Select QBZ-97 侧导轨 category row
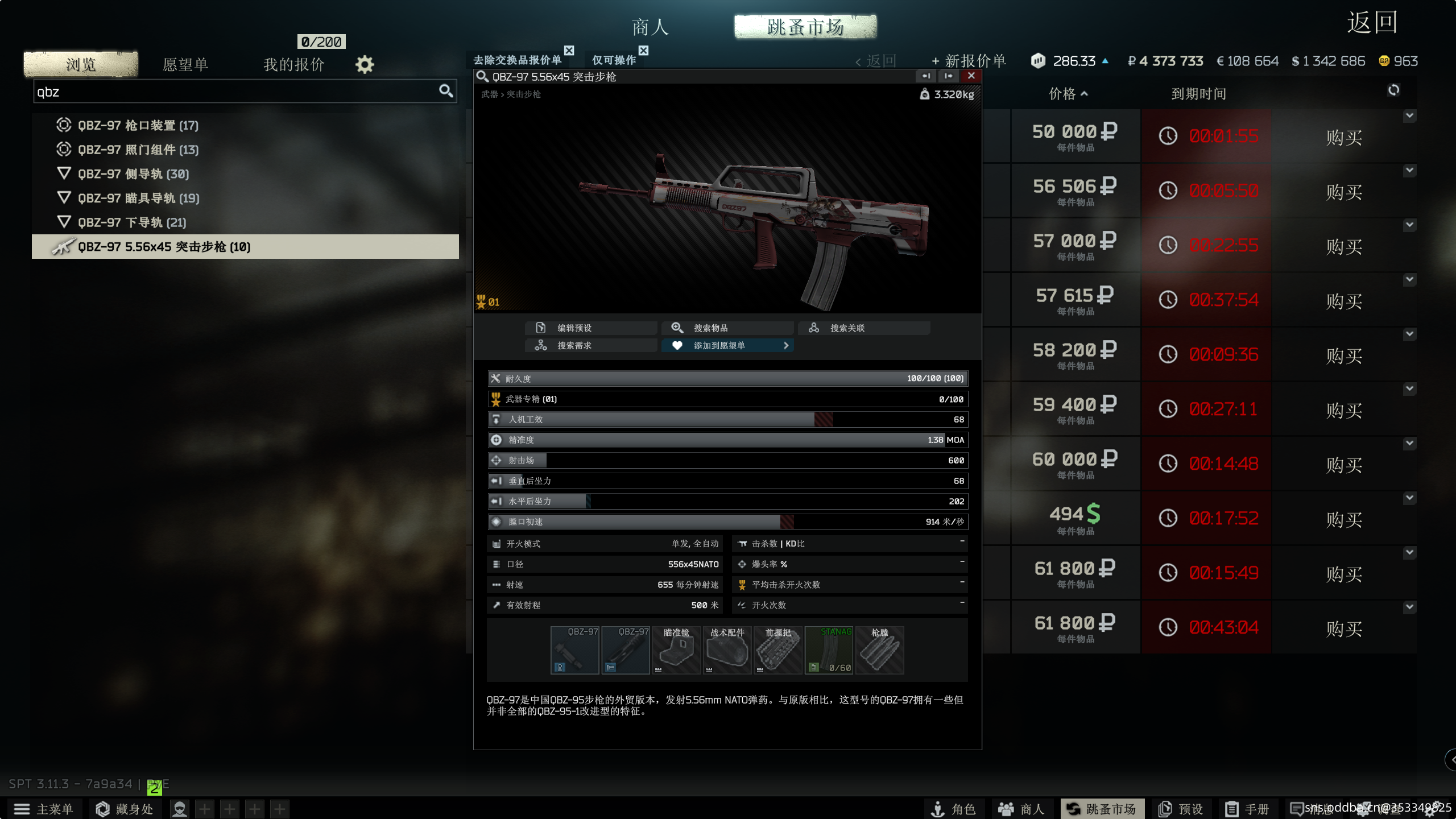 [x=133, y=174]
